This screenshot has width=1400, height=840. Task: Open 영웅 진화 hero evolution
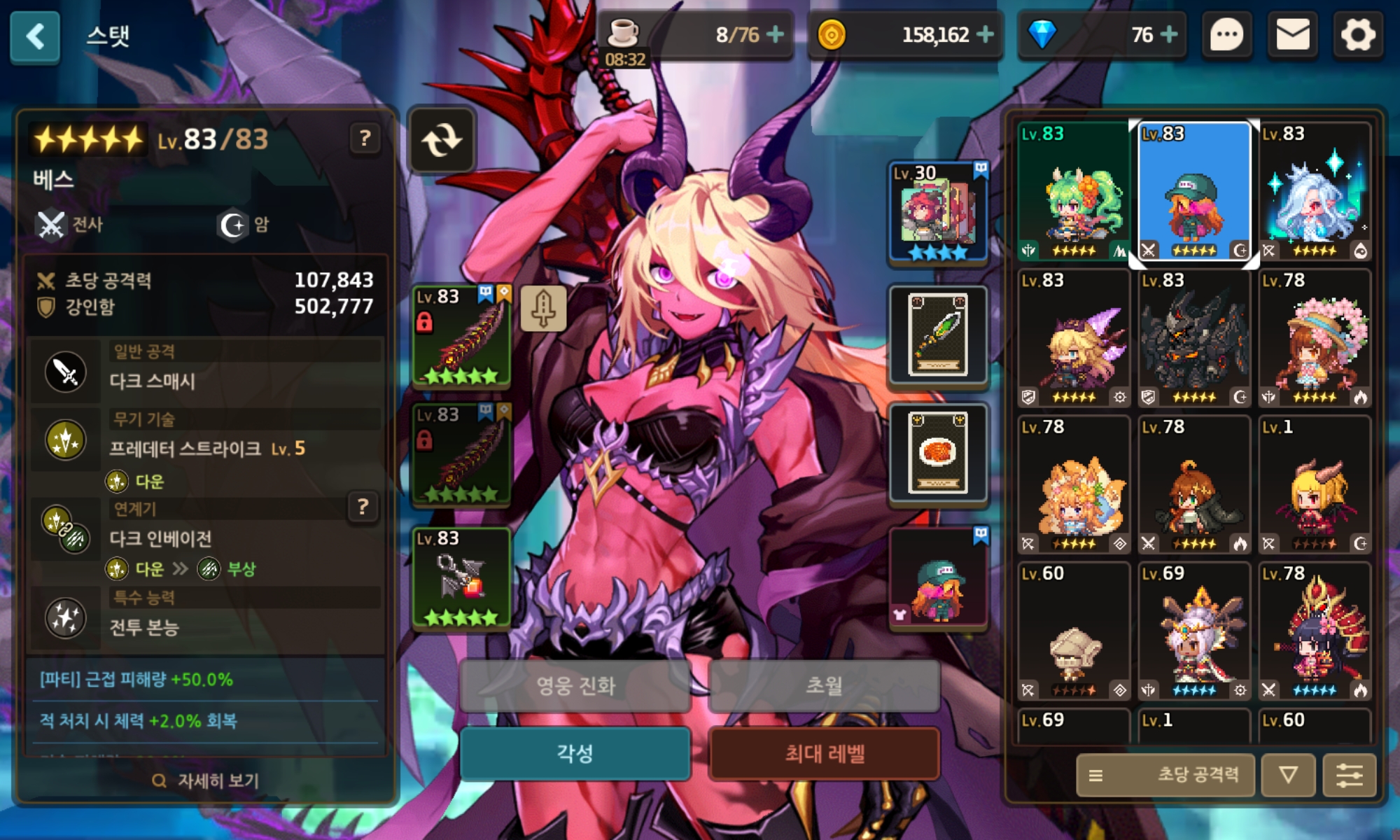pos(575,685)
